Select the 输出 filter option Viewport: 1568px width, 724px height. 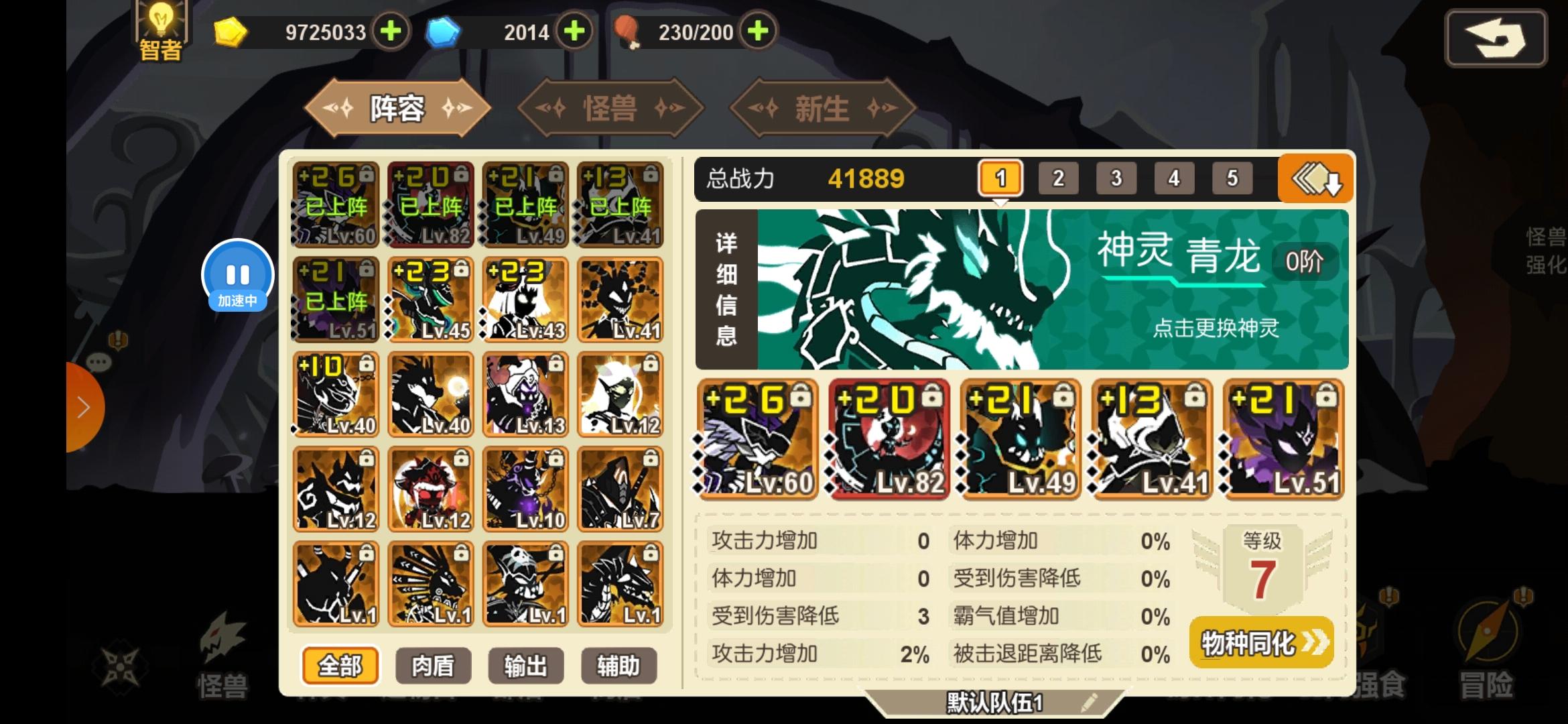525,666
